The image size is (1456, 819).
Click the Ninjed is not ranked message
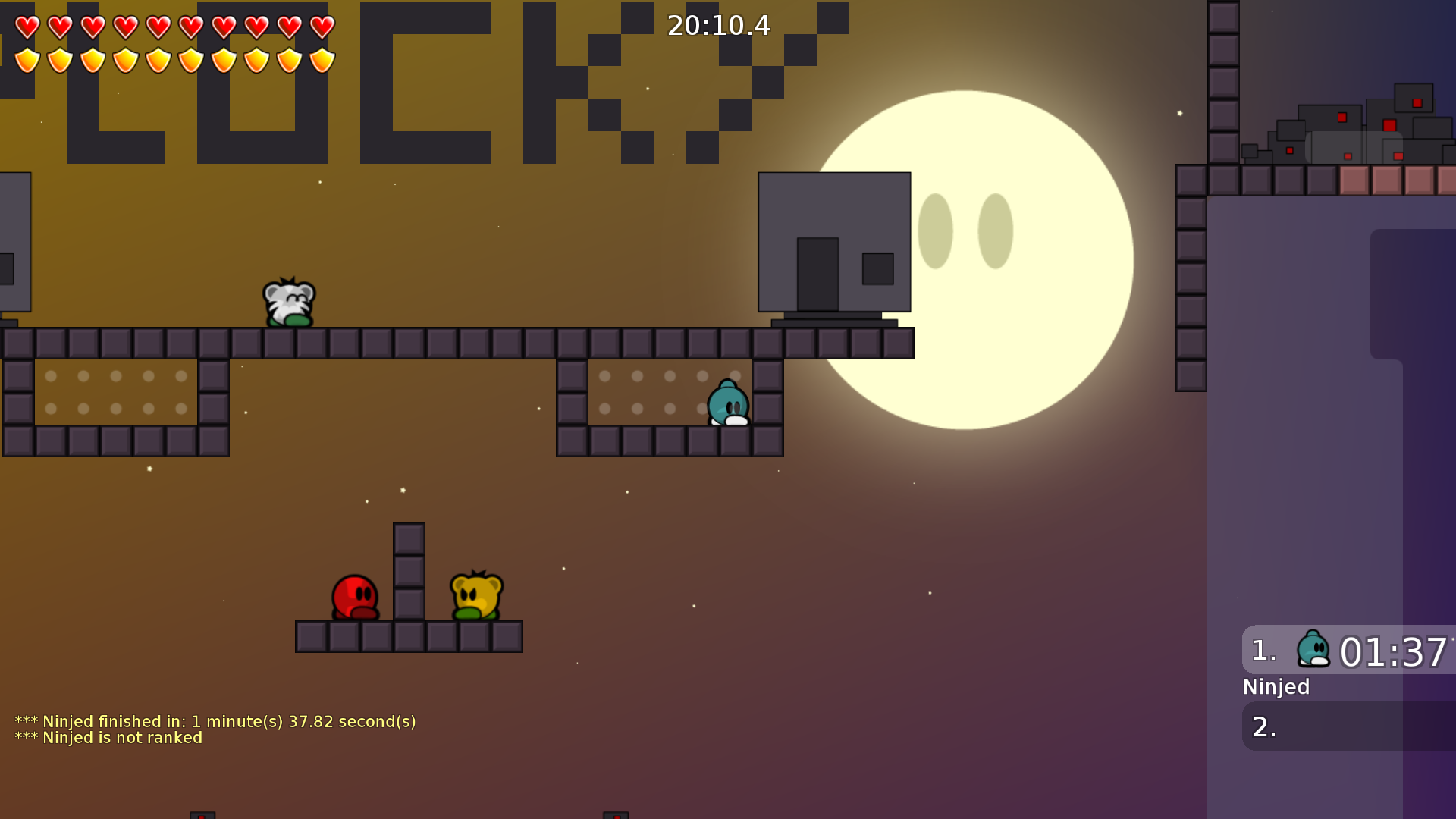[108, 737]
